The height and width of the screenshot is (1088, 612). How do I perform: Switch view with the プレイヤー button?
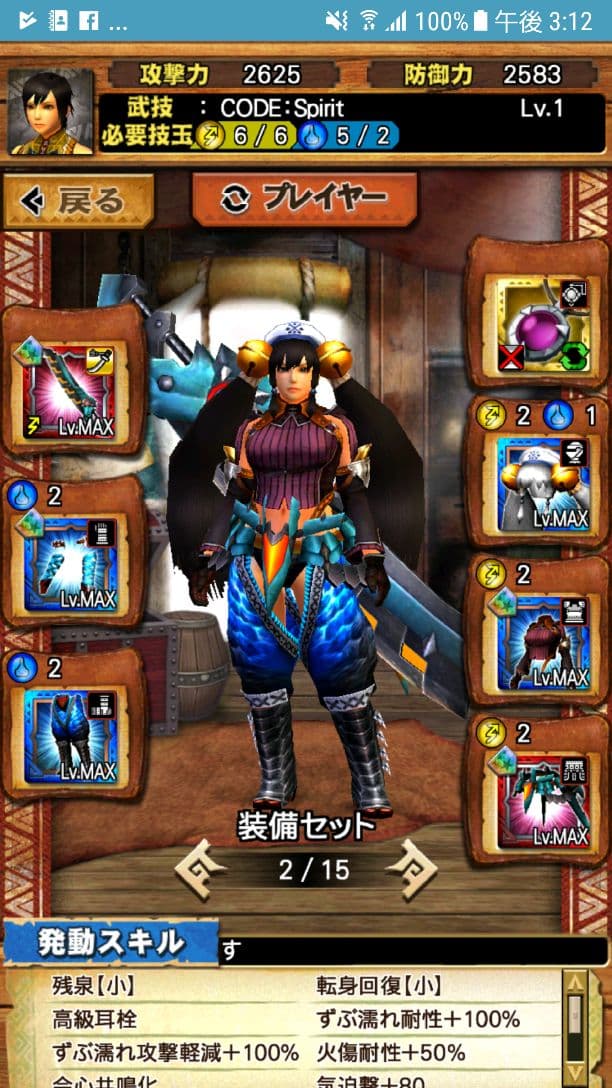[303, 198]
